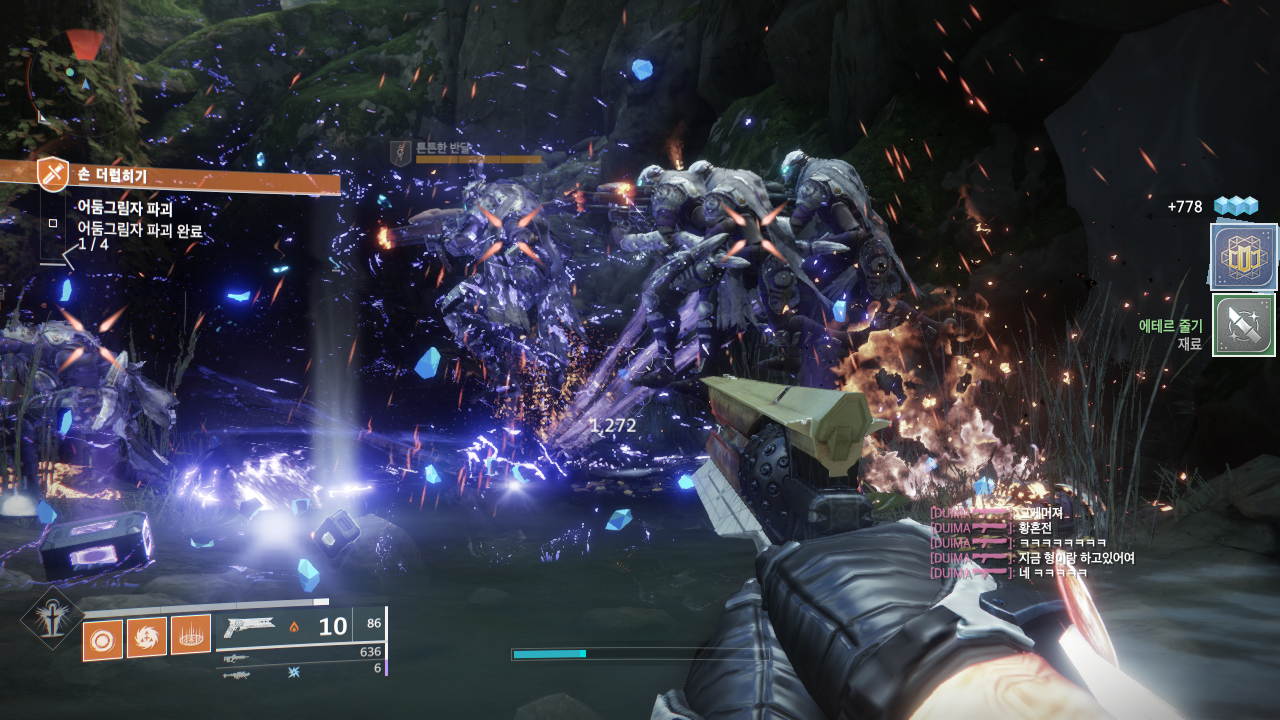
Task: Select the heavy weapon with 6 ammo
Action: click(236, 674)
